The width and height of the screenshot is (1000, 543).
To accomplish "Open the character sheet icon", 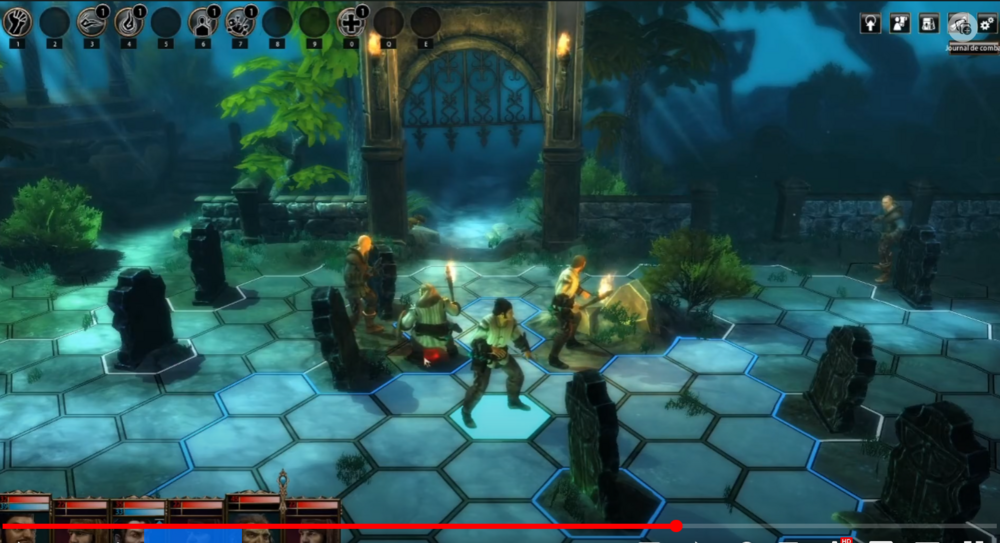I will [899, 24].
